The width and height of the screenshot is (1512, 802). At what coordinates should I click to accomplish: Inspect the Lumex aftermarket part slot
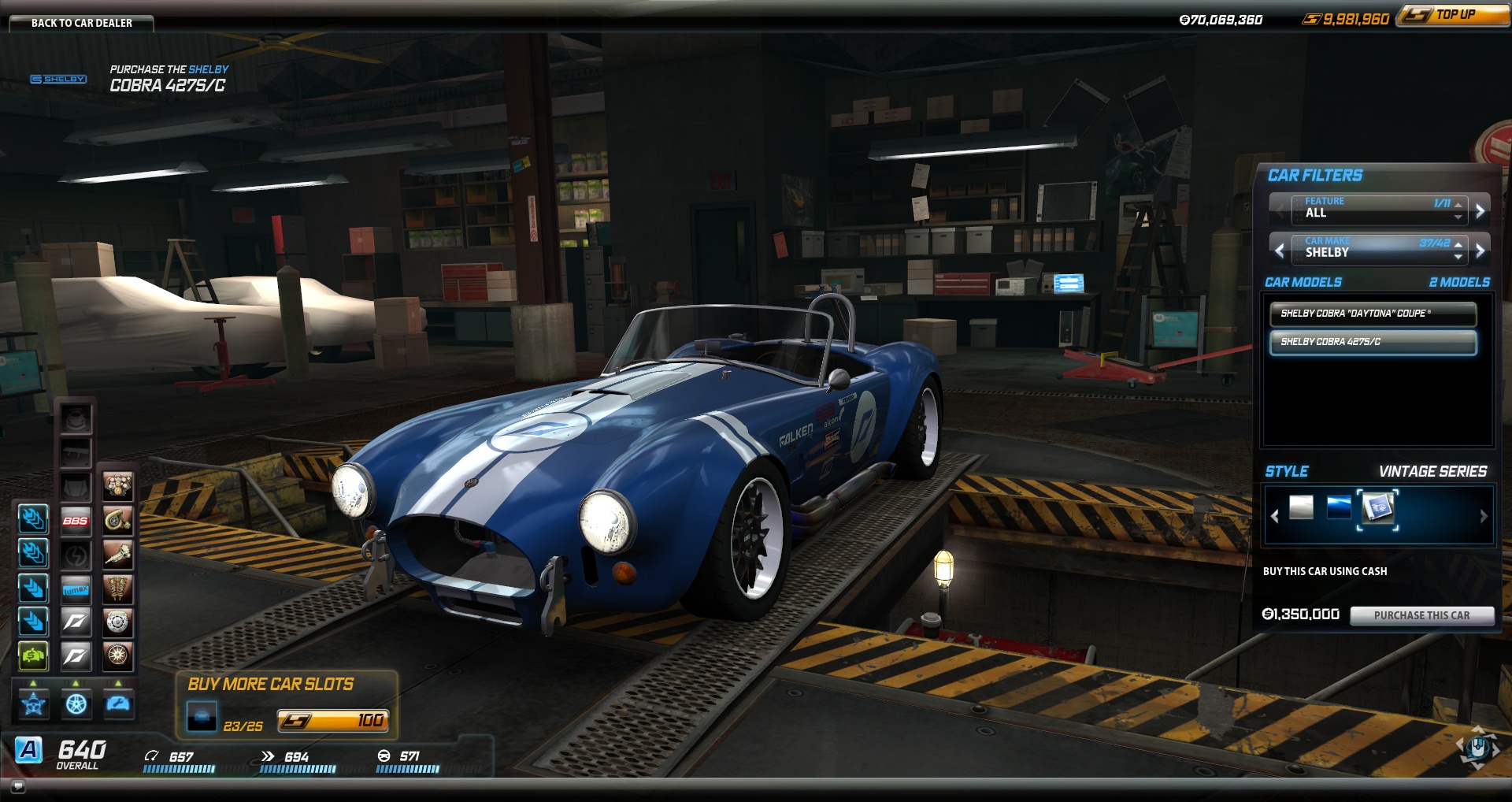(76, 589)
